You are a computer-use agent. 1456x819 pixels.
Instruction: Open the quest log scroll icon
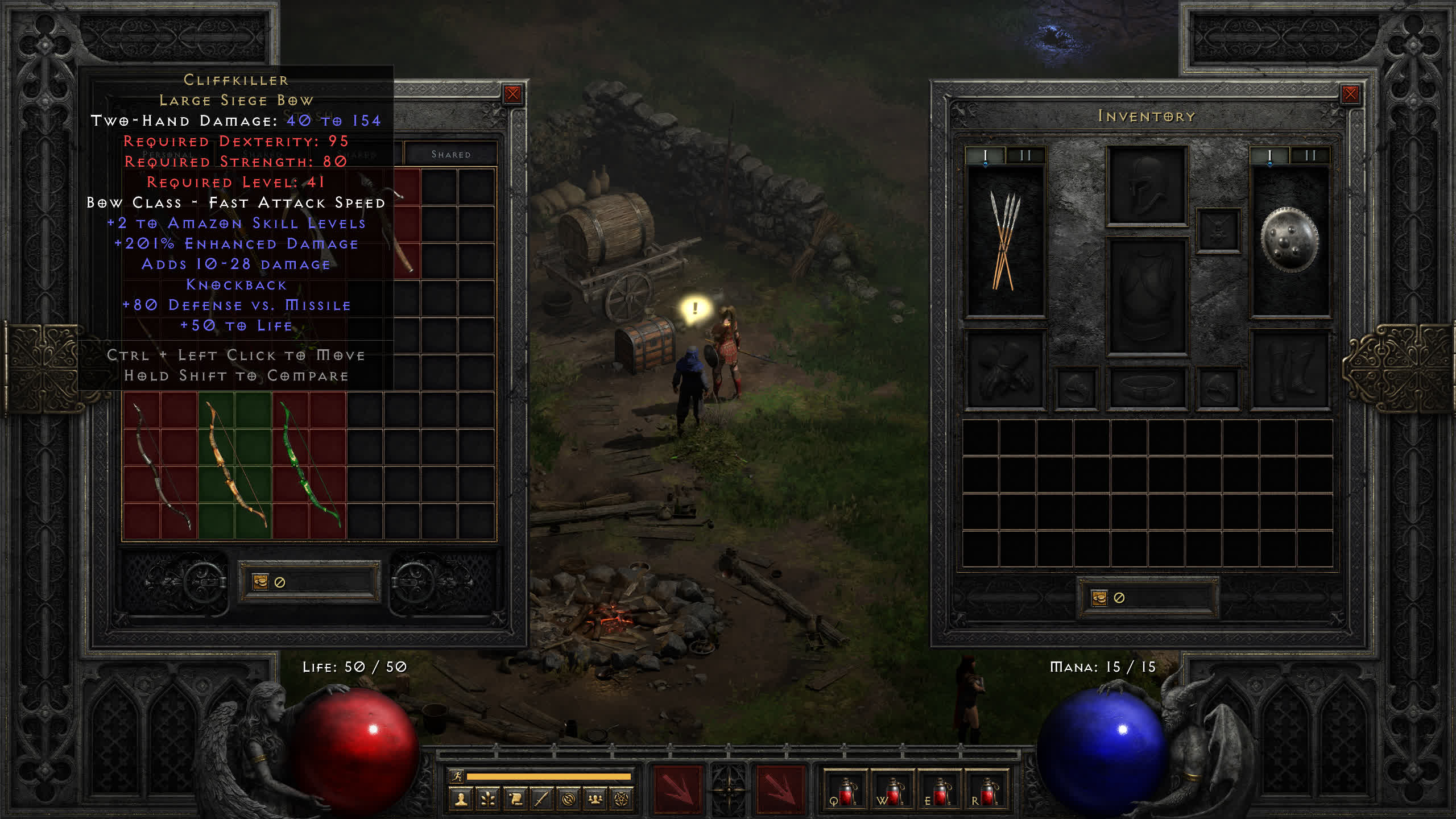[x=515, y=800]
